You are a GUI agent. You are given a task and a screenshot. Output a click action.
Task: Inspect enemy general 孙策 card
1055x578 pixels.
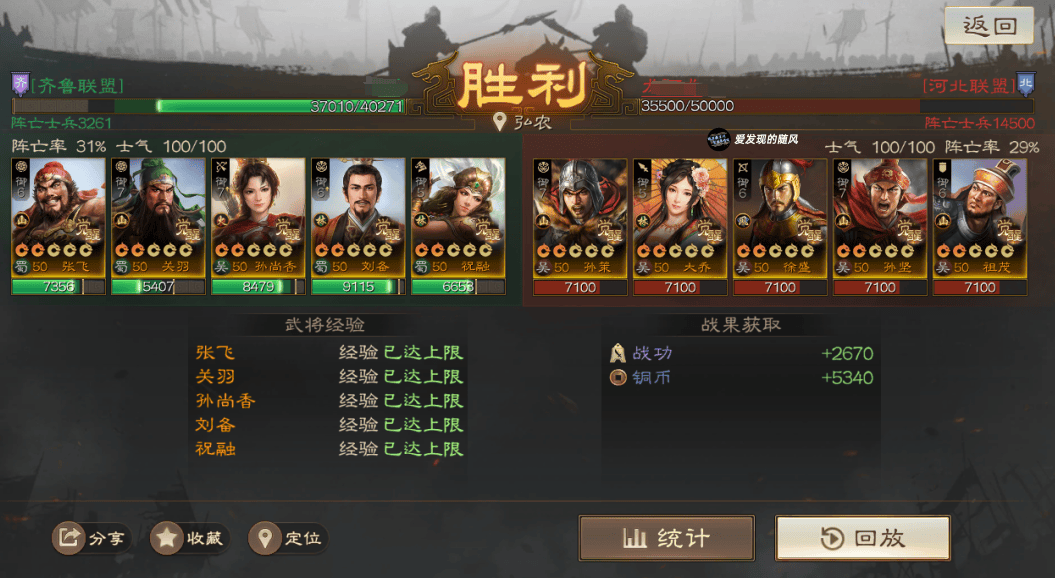[x=580, y=218]
